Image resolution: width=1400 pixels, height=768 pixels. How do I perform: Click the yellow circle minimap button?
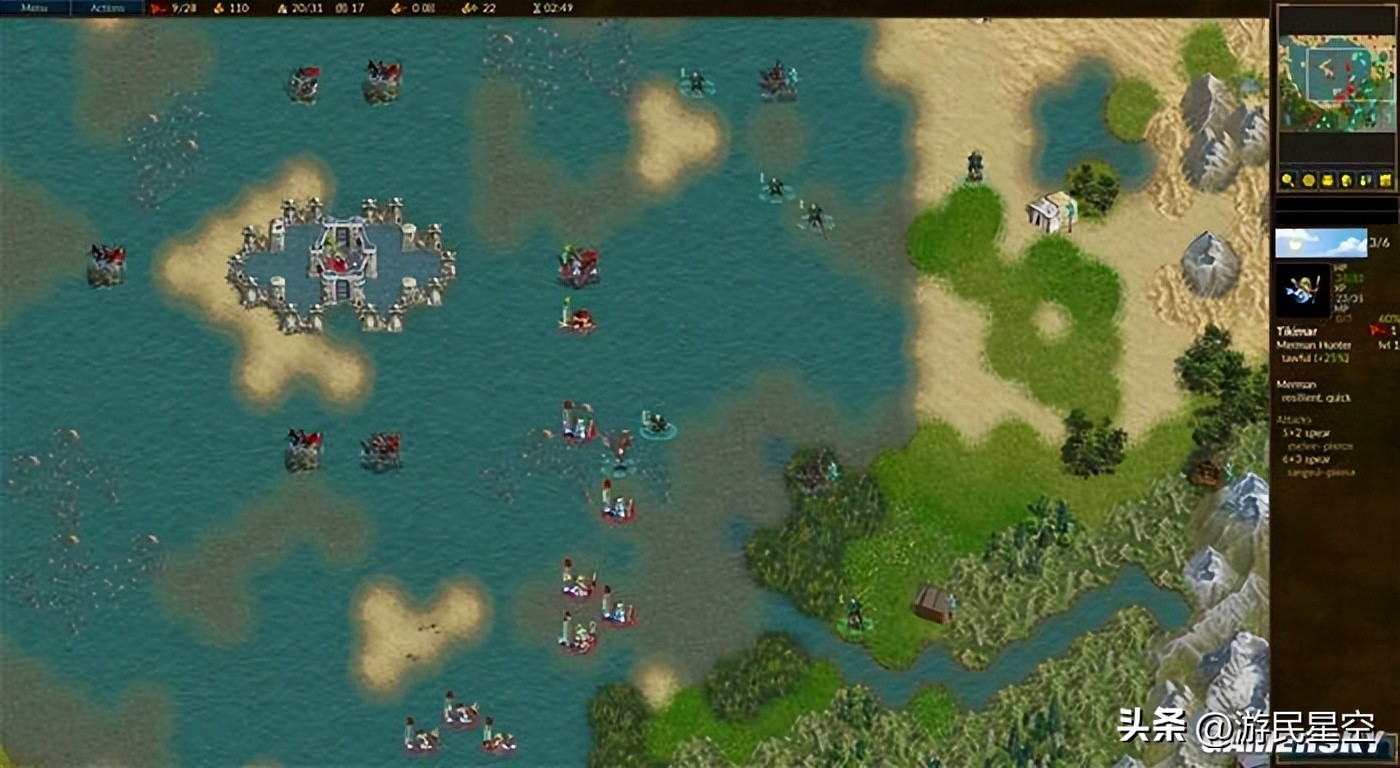[1307, 180]
